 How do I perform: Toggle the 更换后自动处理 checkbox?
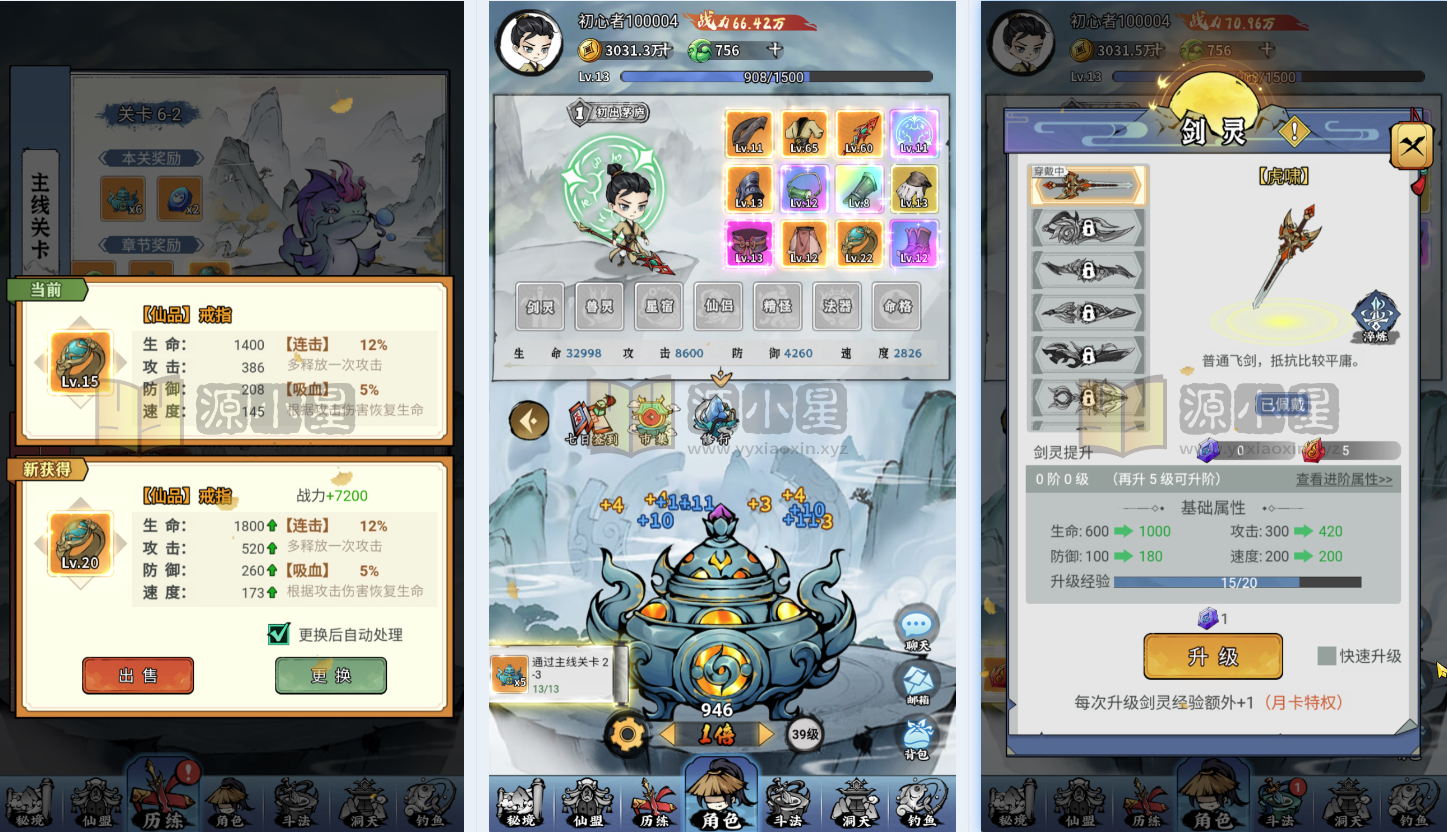click(x=279, y=634)
